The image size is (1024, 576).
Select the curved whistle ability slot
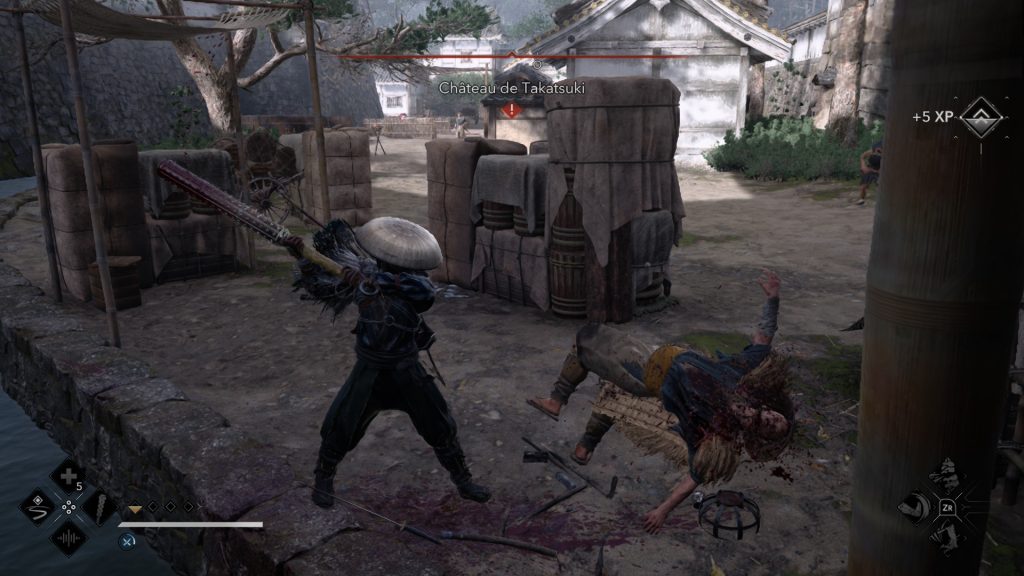pyautogui.click(x=37, y=506)
